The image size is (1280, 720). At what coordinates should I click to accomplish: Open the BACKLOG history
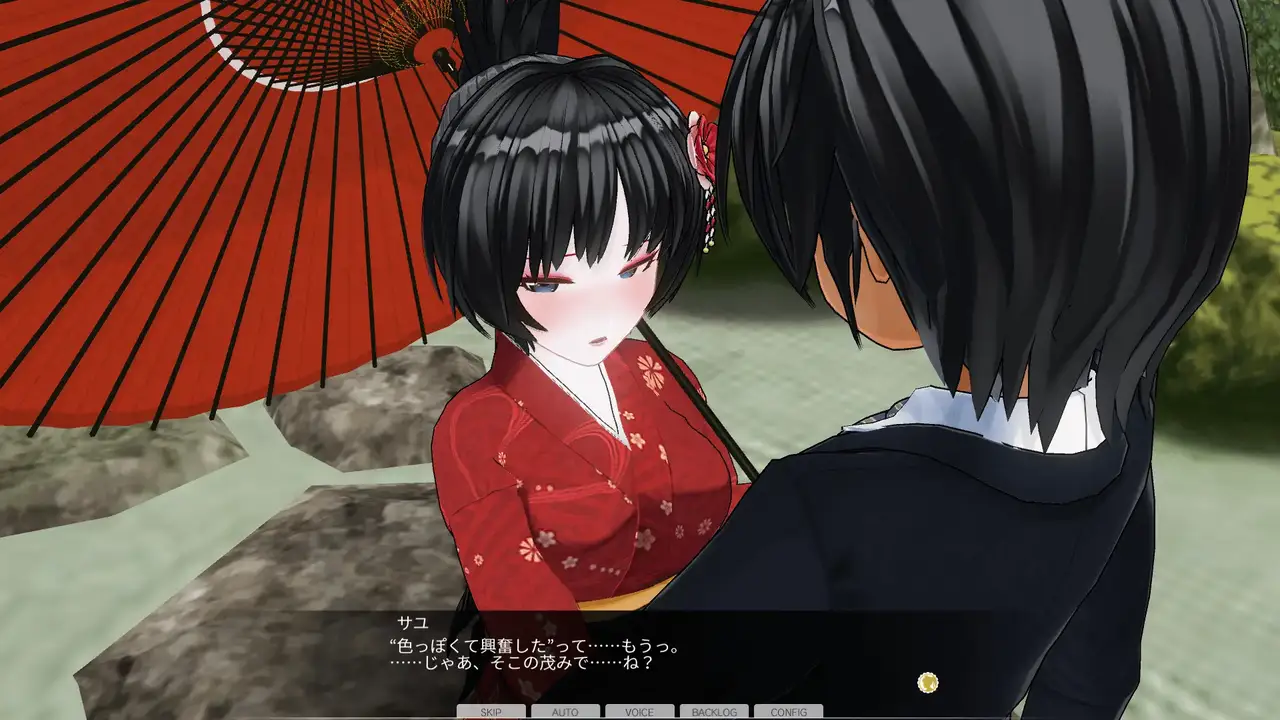click(714, 712)
